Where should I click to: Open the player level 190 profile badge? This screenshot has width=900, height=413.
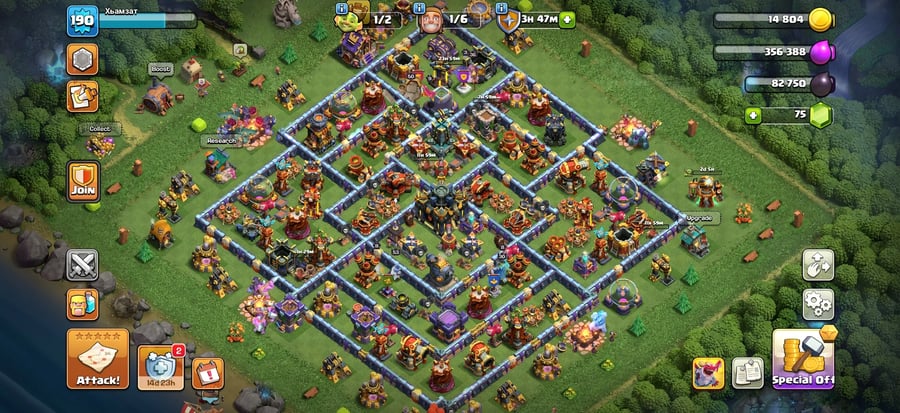[x=81, y=20]
